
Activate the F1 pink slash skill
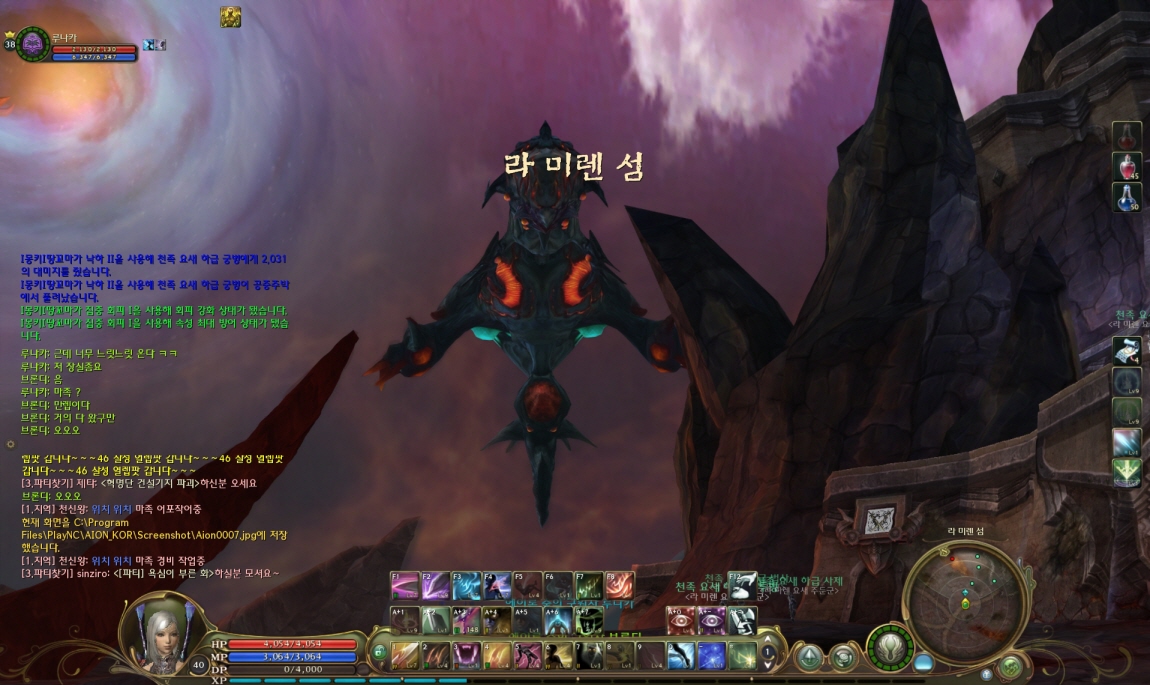pos(405,585)
